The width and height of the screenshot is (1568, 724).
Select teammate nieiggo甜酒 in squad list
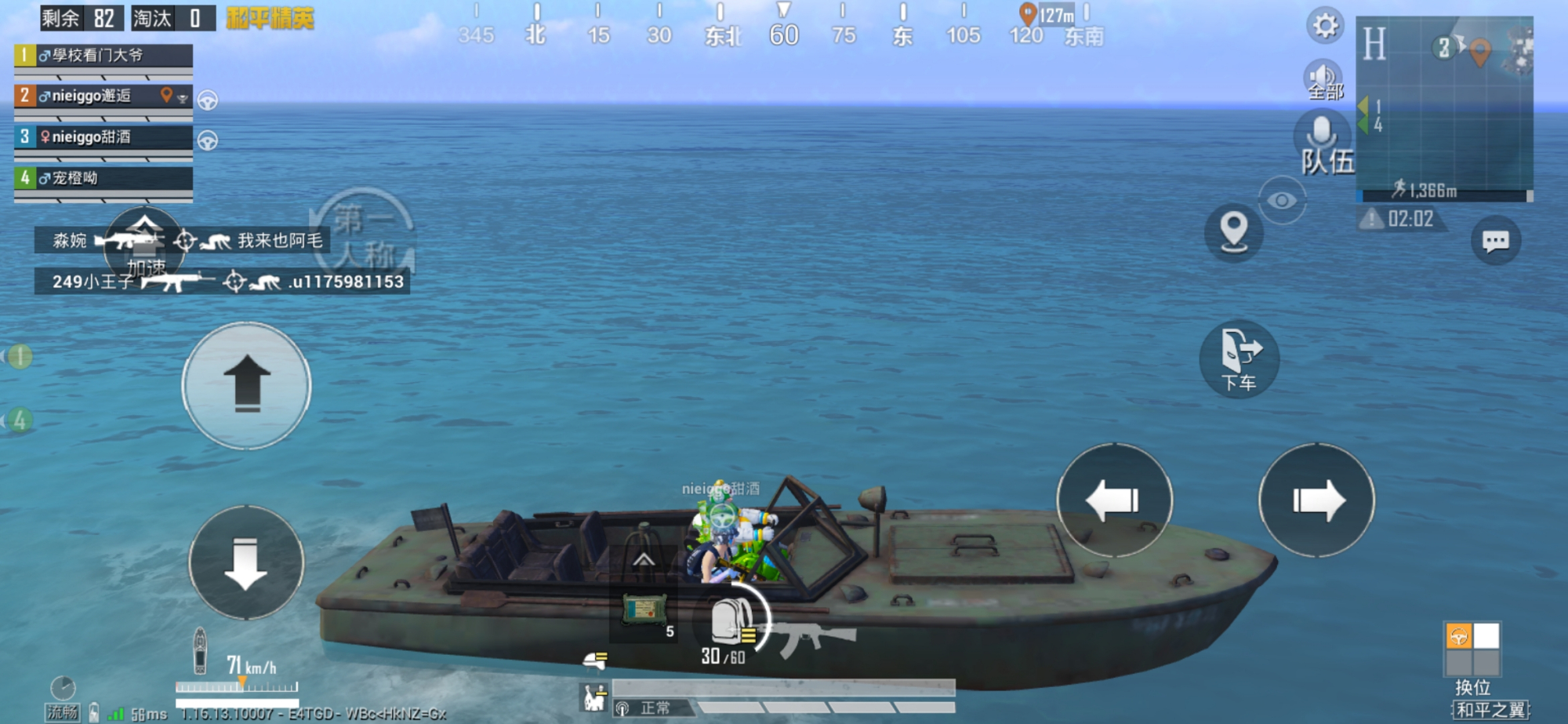(103, 137)
